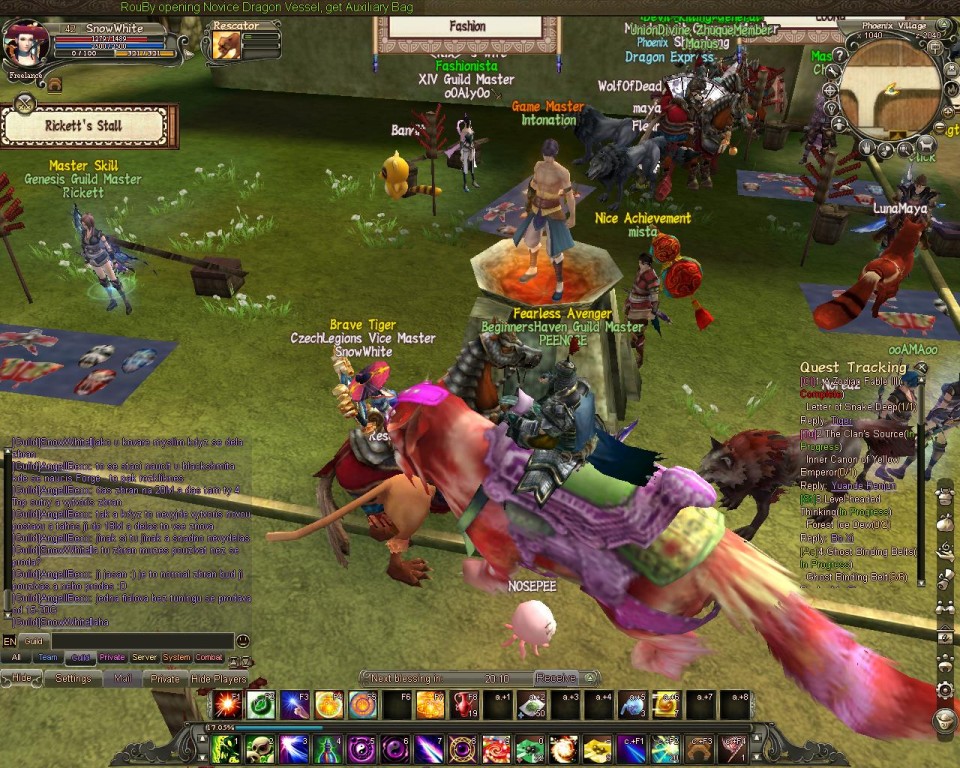
Task: Switch chat to the Team tab
Action: click(48, 657)
